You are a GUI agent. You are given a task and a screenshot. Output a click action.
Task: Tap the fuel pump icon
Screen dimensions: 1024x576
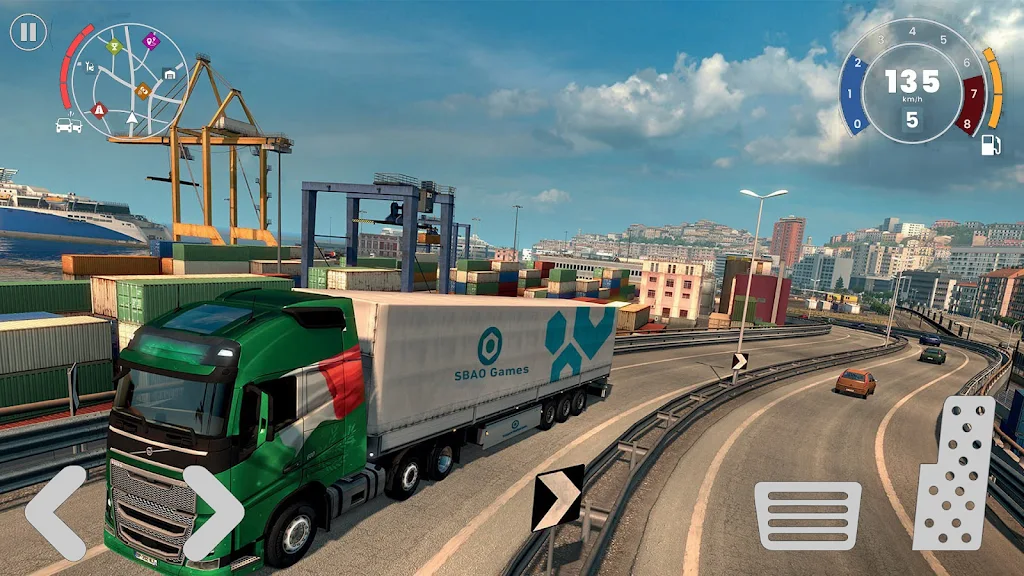[x=991, y=145]
